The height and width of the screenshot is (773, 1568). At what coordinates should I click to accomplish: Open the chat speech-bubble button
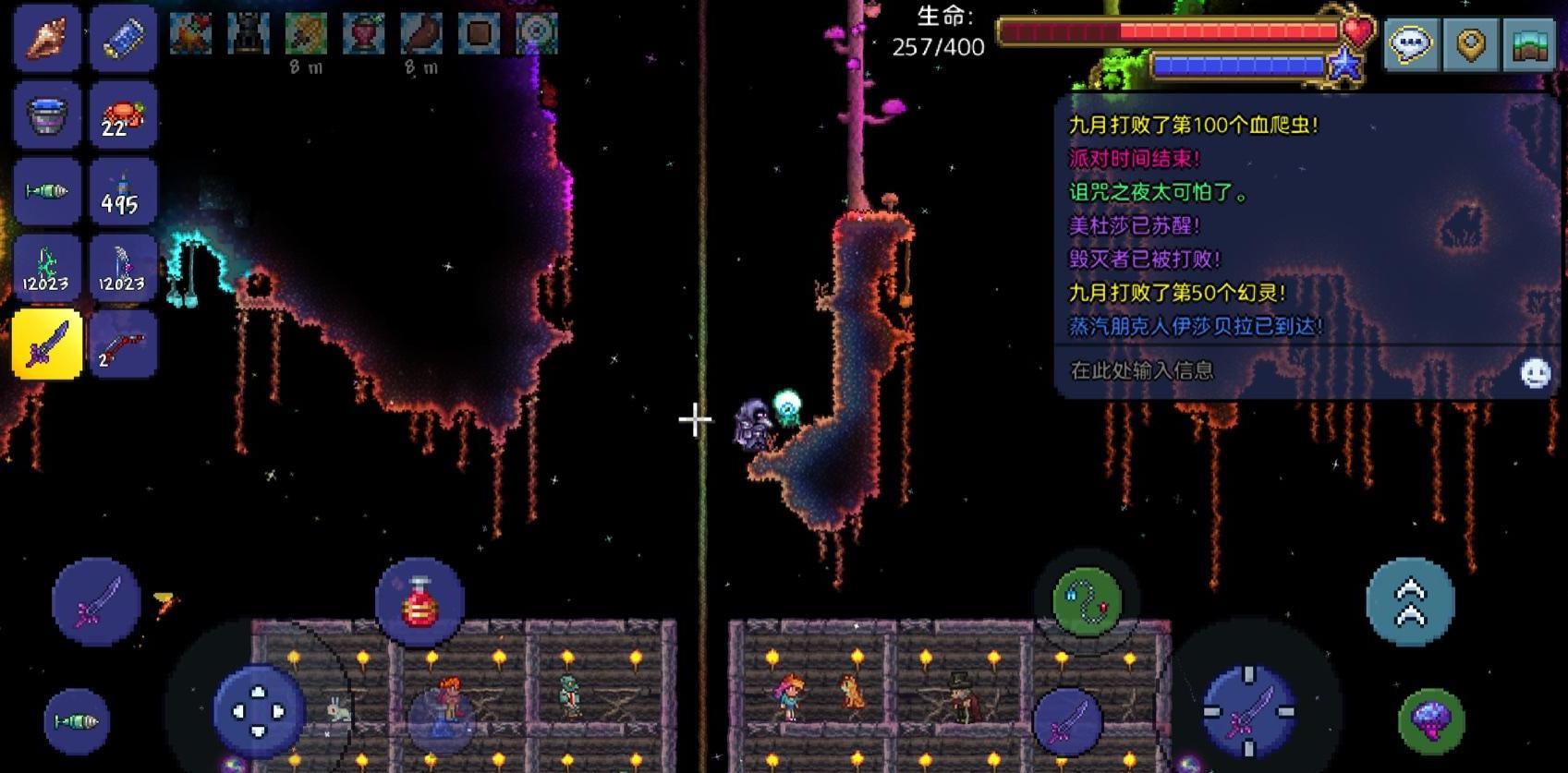click(x=1411, y=43)
